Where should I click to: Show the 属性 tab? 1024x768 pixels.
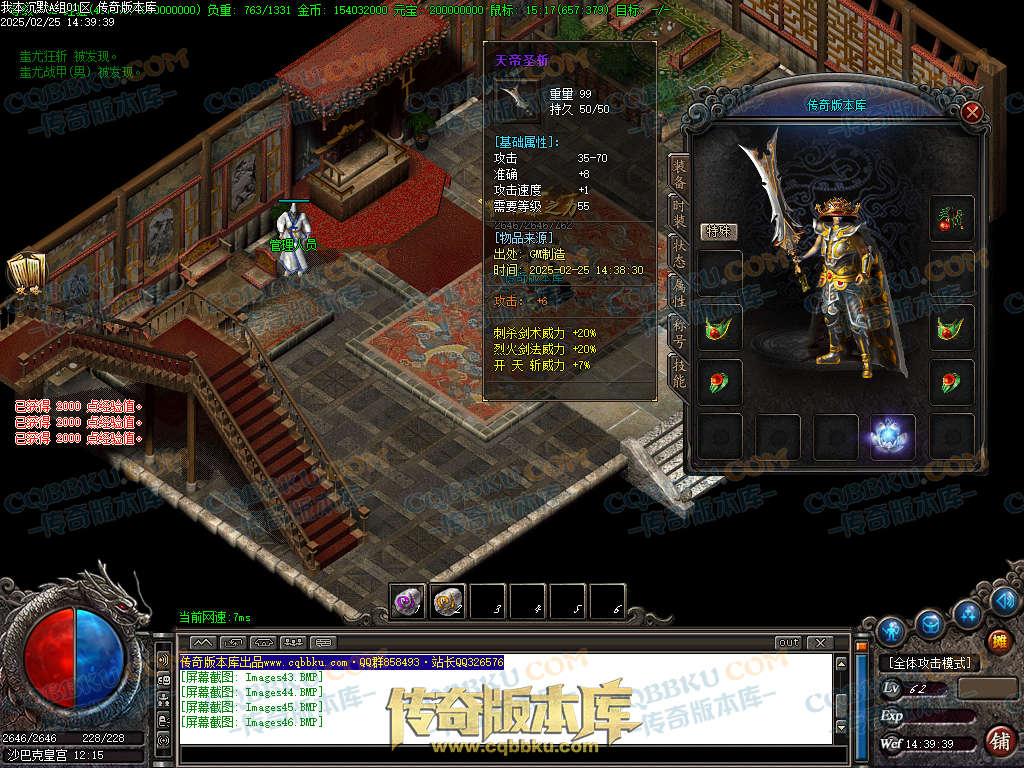(679, 294)
